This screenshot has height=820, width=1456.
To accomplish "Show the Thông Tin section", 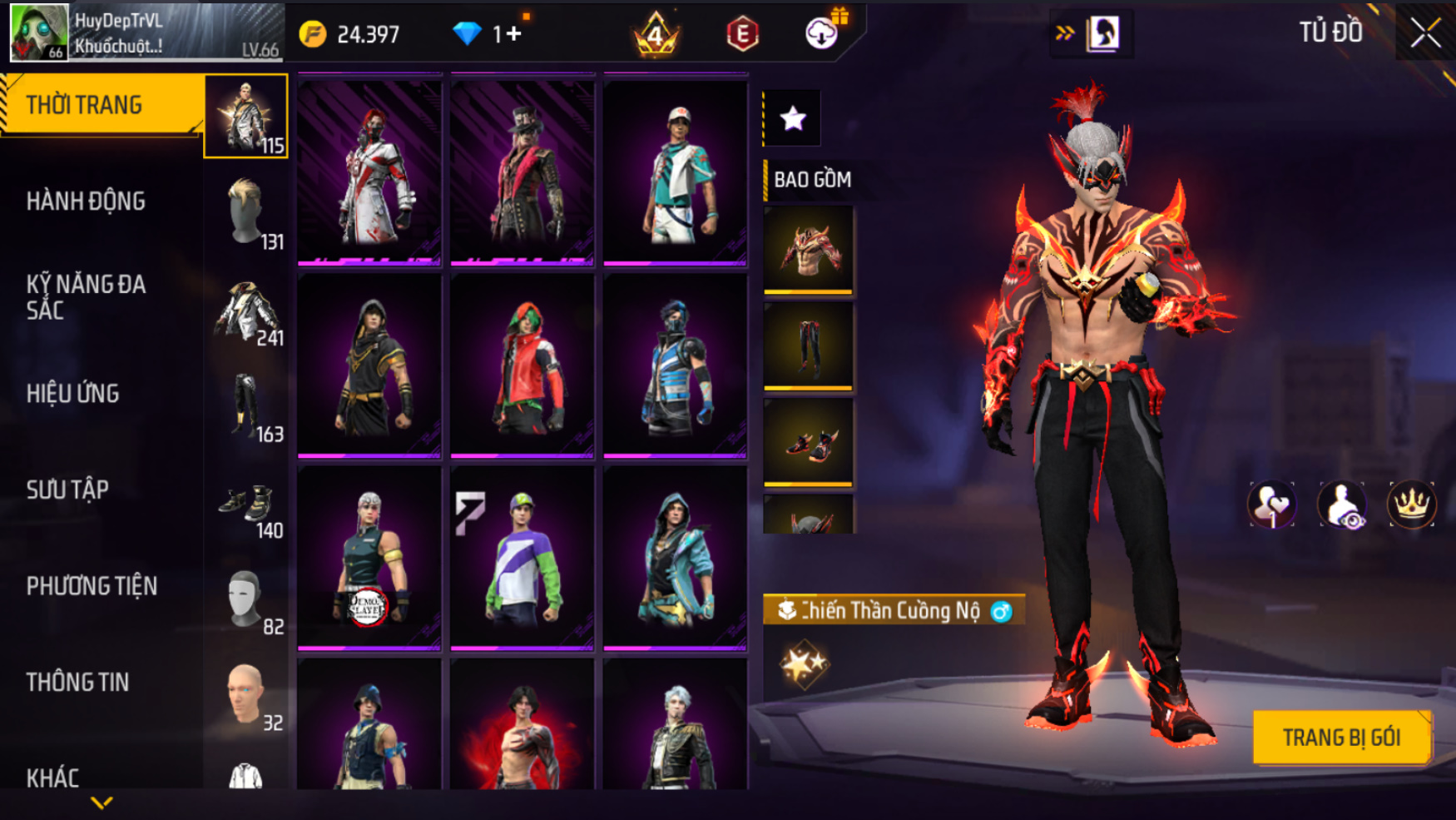I will click(78, 683).
